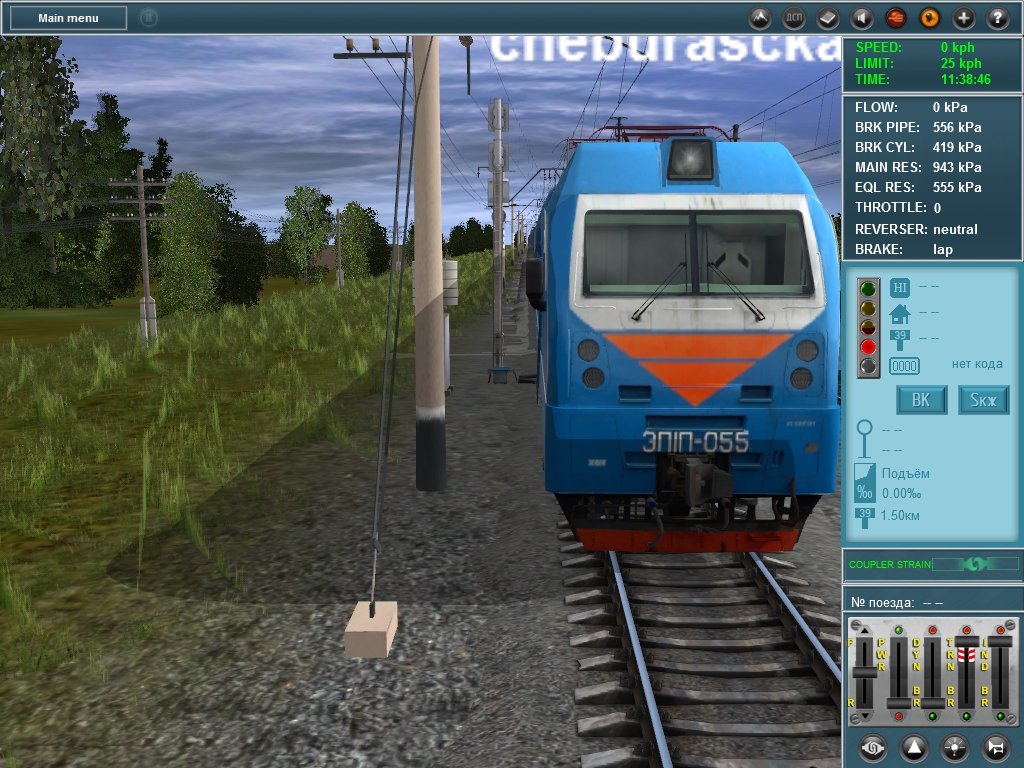Viewport: 1024px width, 768px height.
Task: Click the coupler icon button
Action: pos(873,747)
